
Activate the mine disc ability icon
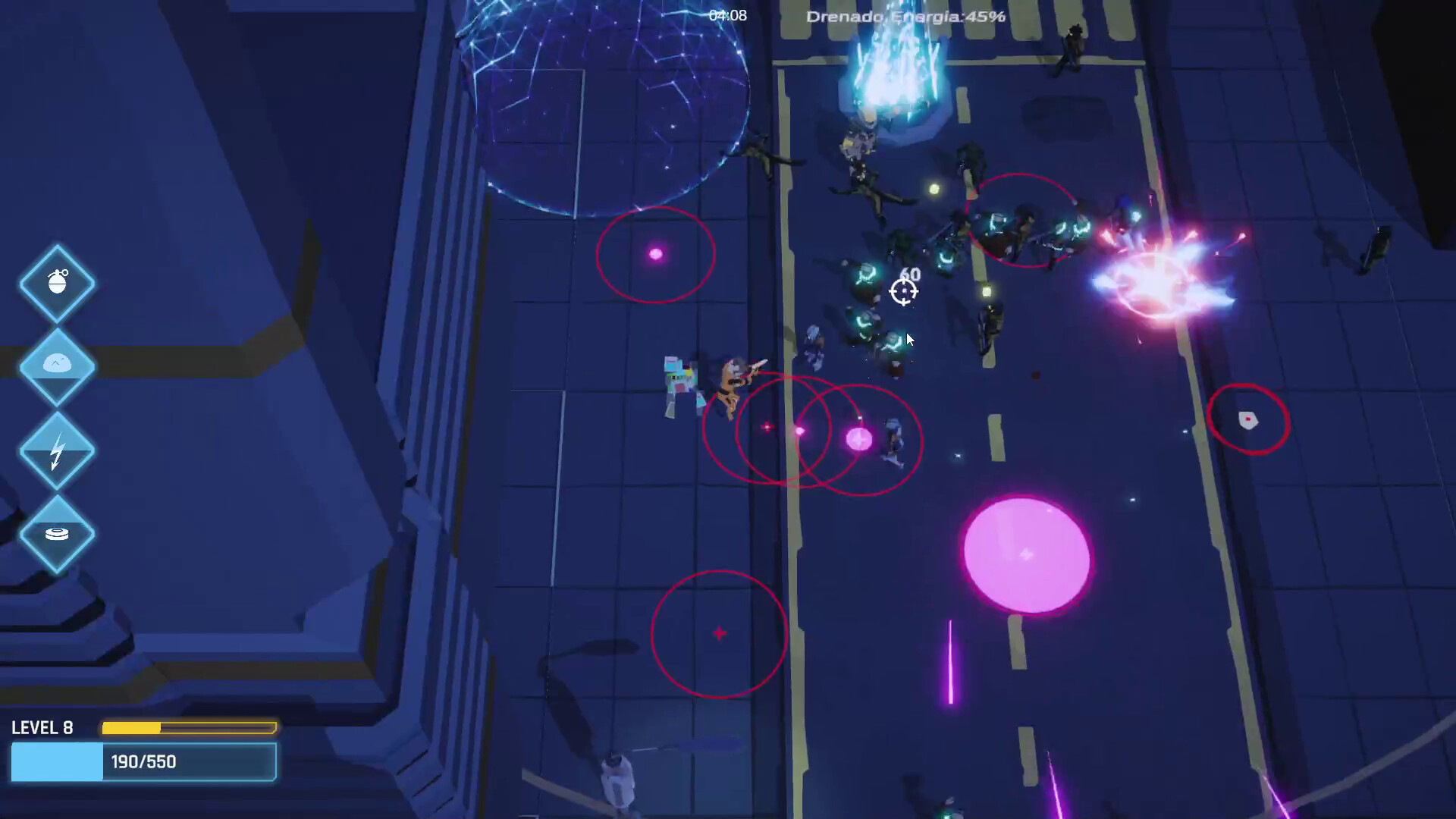(x=57, y=533)
